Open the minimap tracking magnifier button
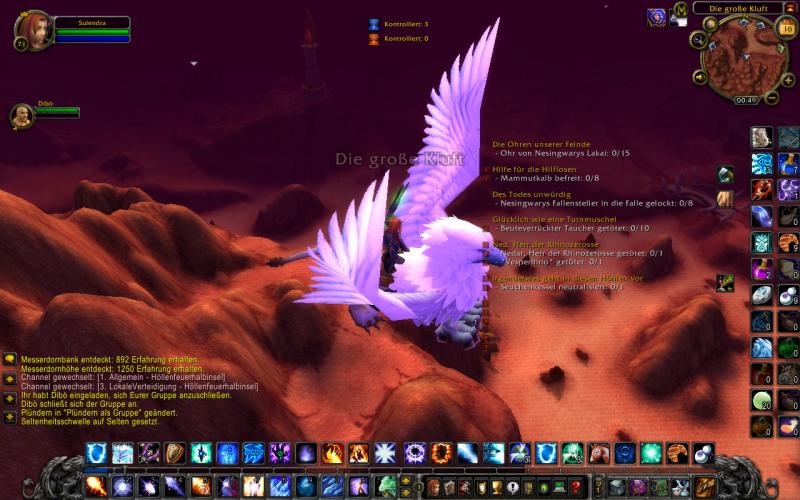This screenshot has height=500, width=800. click(697, 39)
